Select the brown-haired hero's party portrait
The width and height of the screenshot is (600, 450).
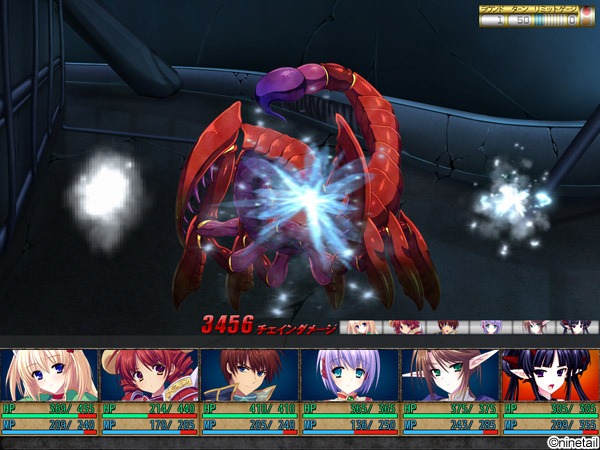[250, 375]
